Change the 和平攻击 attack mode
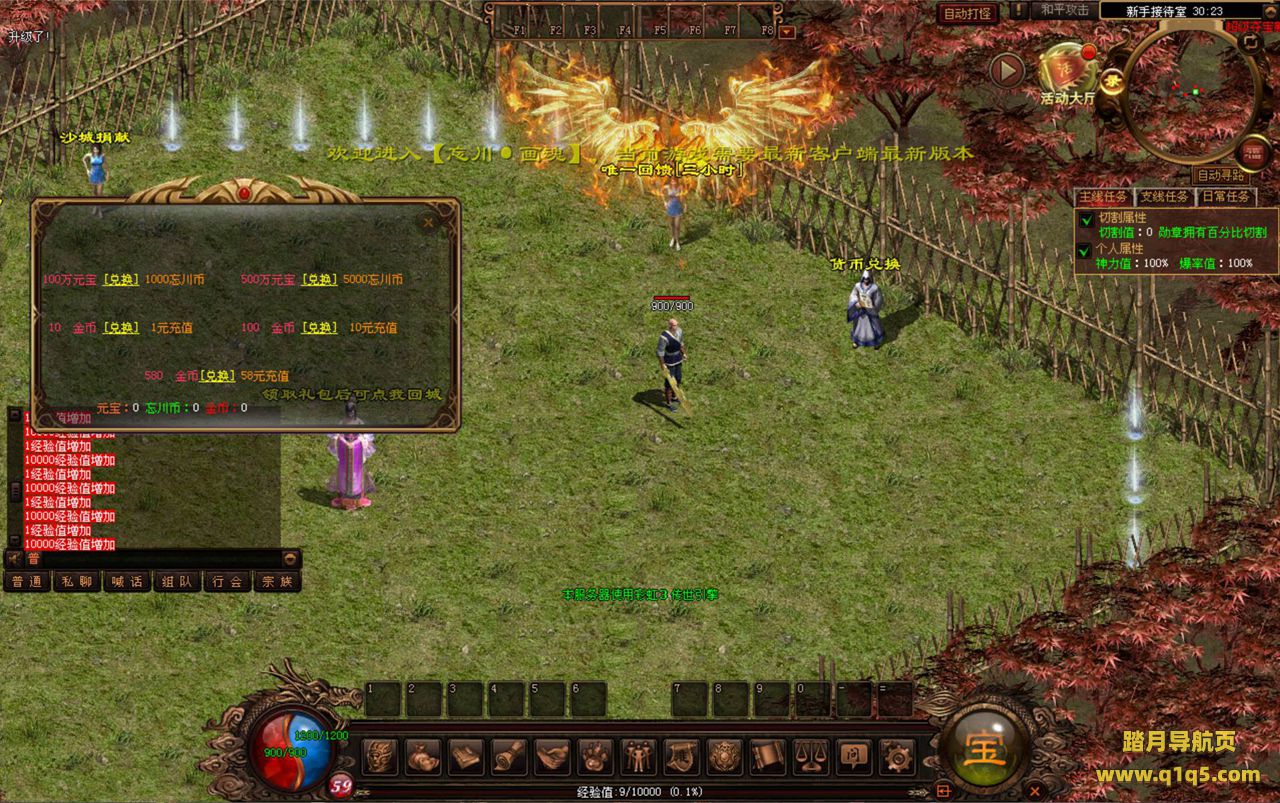 [1065, 10]
